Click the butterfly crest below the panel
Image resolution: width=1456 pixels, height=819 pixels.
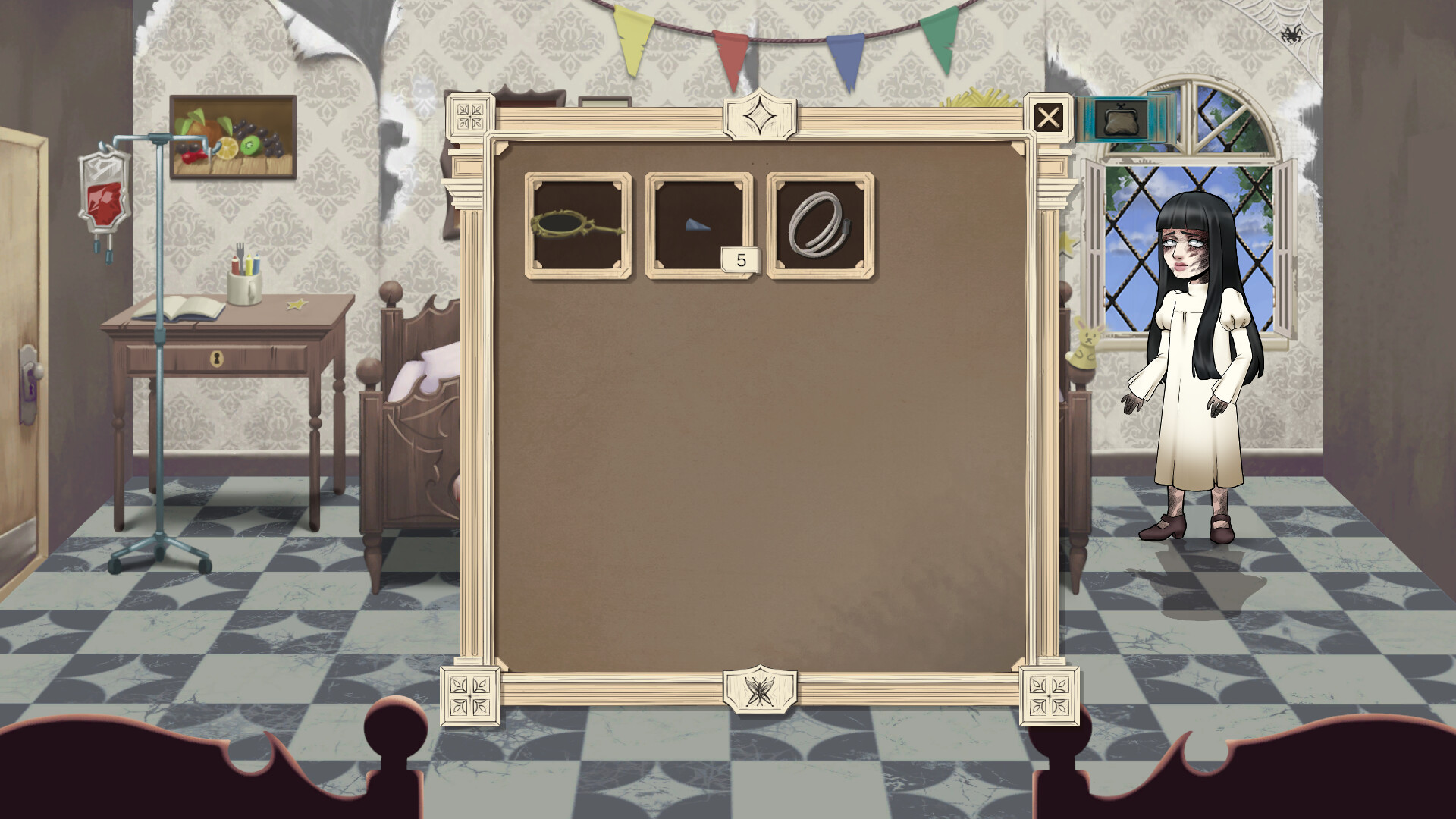pyautogui.click(x=760, y=689)
